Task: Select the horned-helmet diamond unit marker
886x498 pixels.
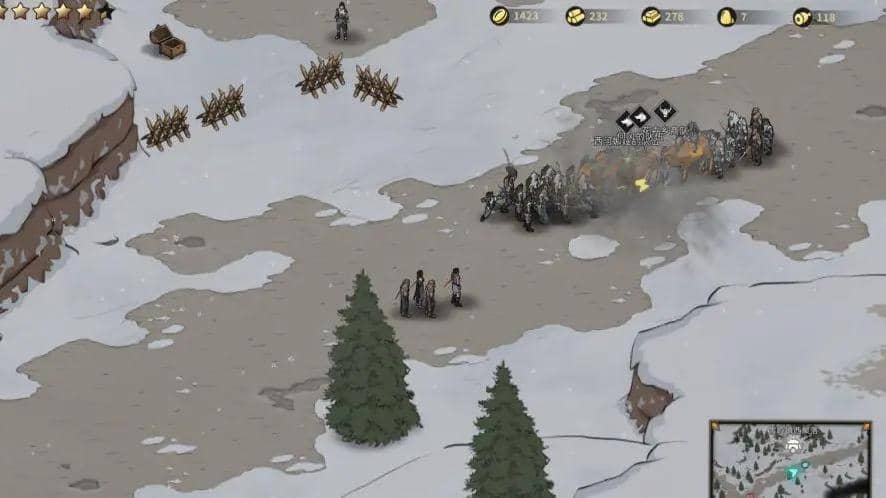Action: [665, 110]
